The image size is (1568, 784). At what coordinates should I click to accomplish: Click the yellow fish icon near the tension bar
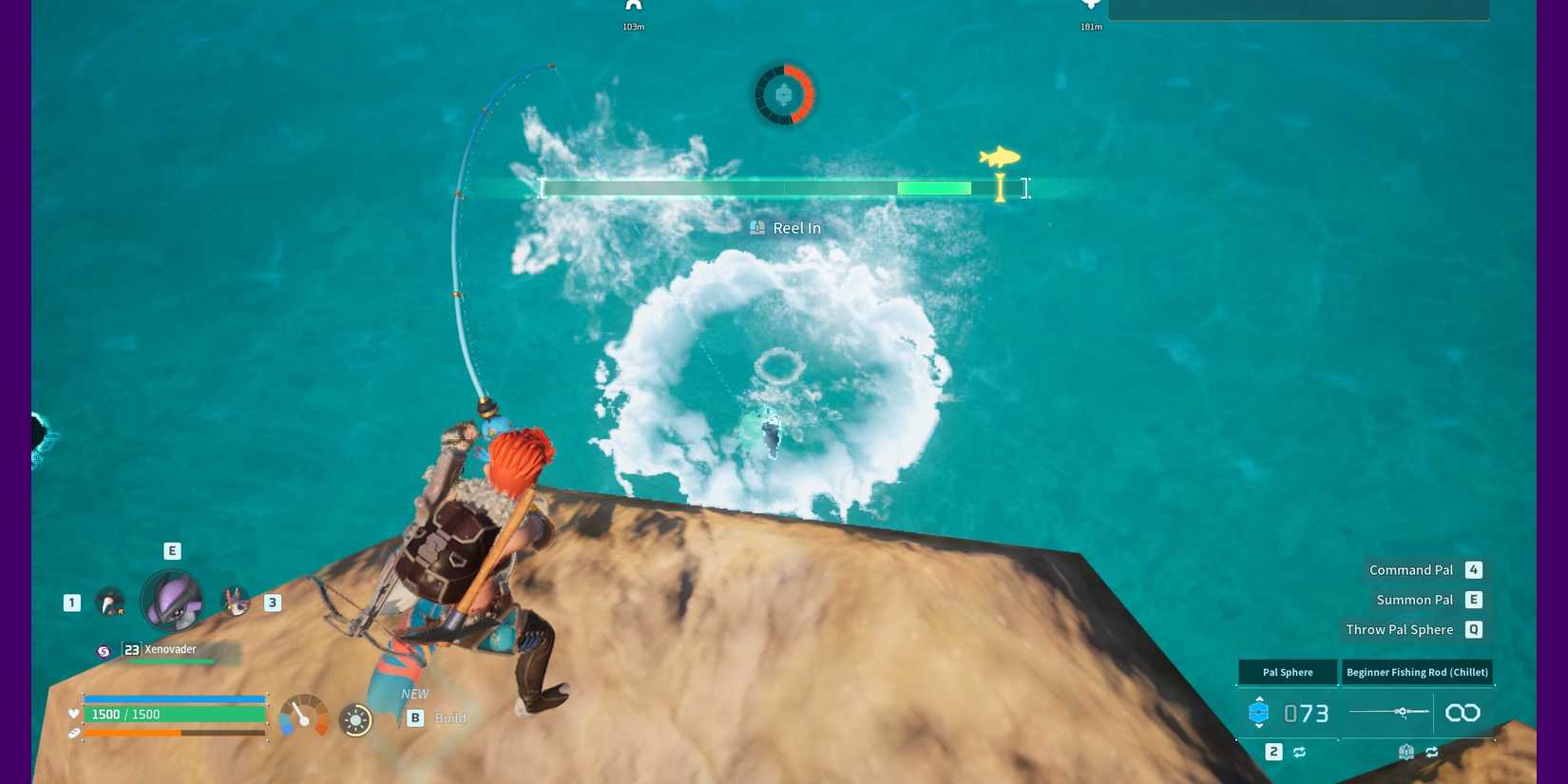point(998,156)
